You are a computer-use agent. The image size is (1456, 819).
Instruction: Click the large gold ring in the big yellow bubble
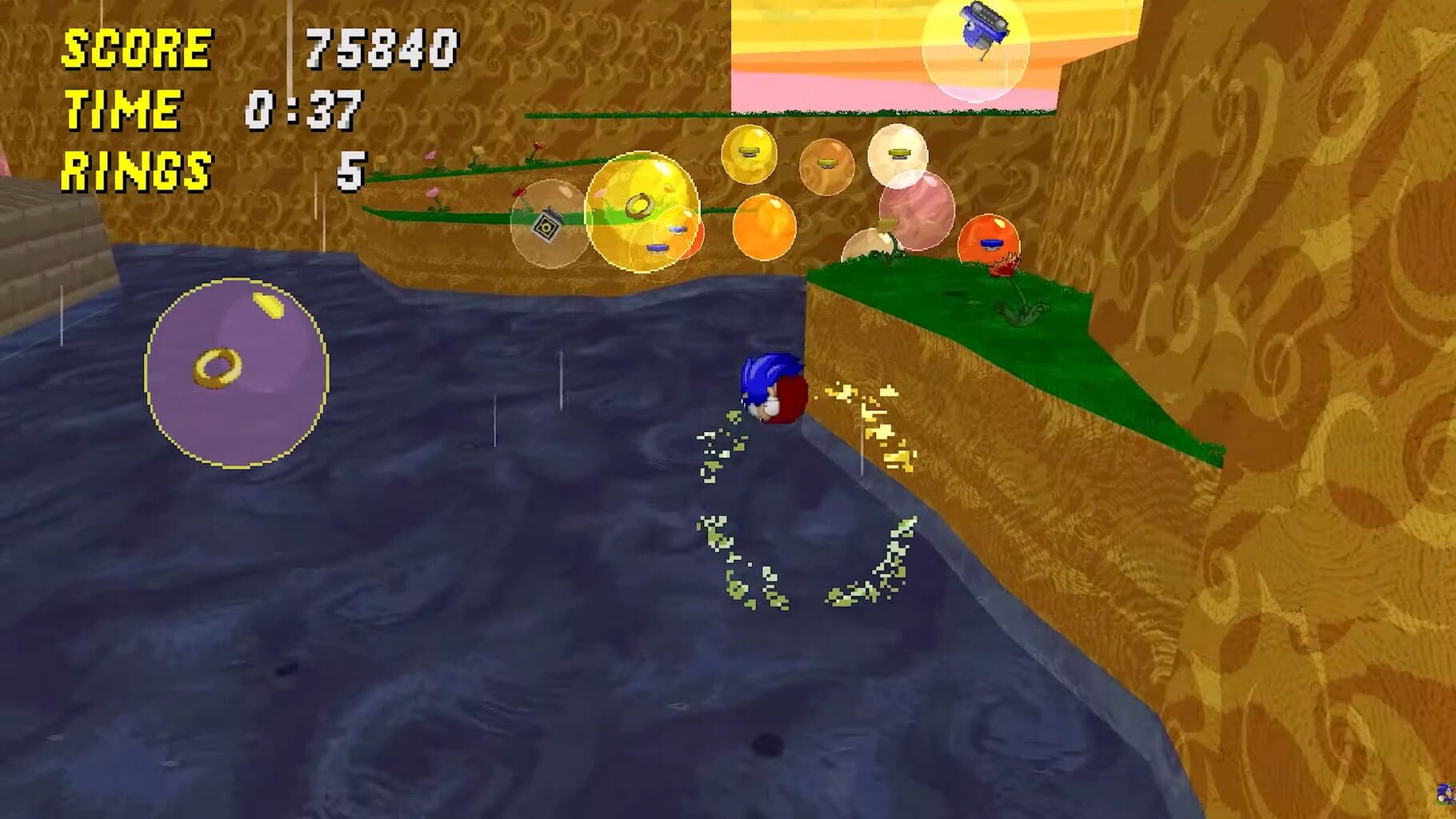click(x=640, y=205)
